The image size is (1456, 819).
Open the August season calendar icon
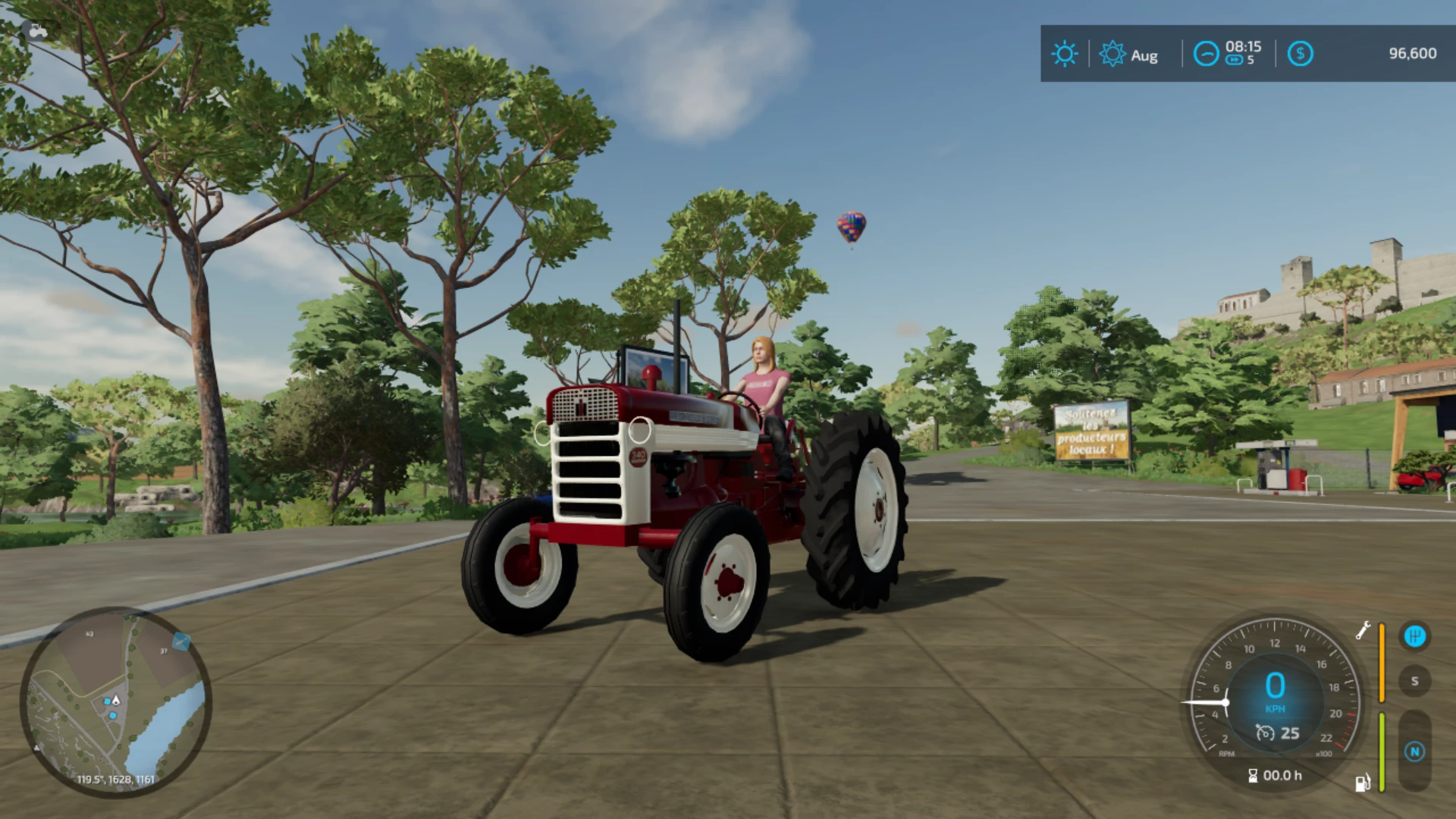(1112, 54)
